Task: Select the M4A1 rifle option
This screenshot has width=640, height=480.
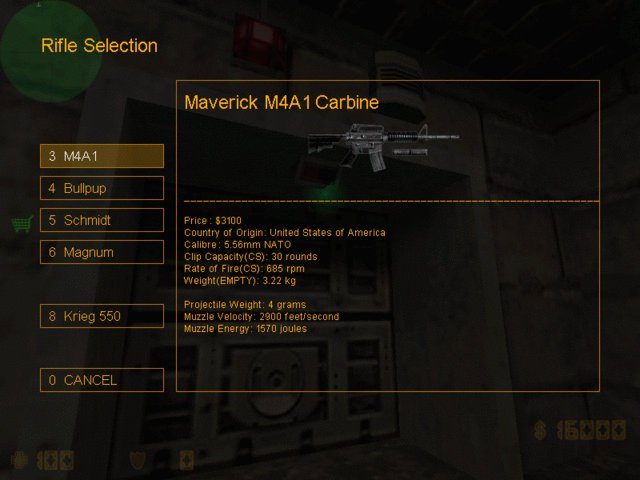Action: (x=101, y=156)
